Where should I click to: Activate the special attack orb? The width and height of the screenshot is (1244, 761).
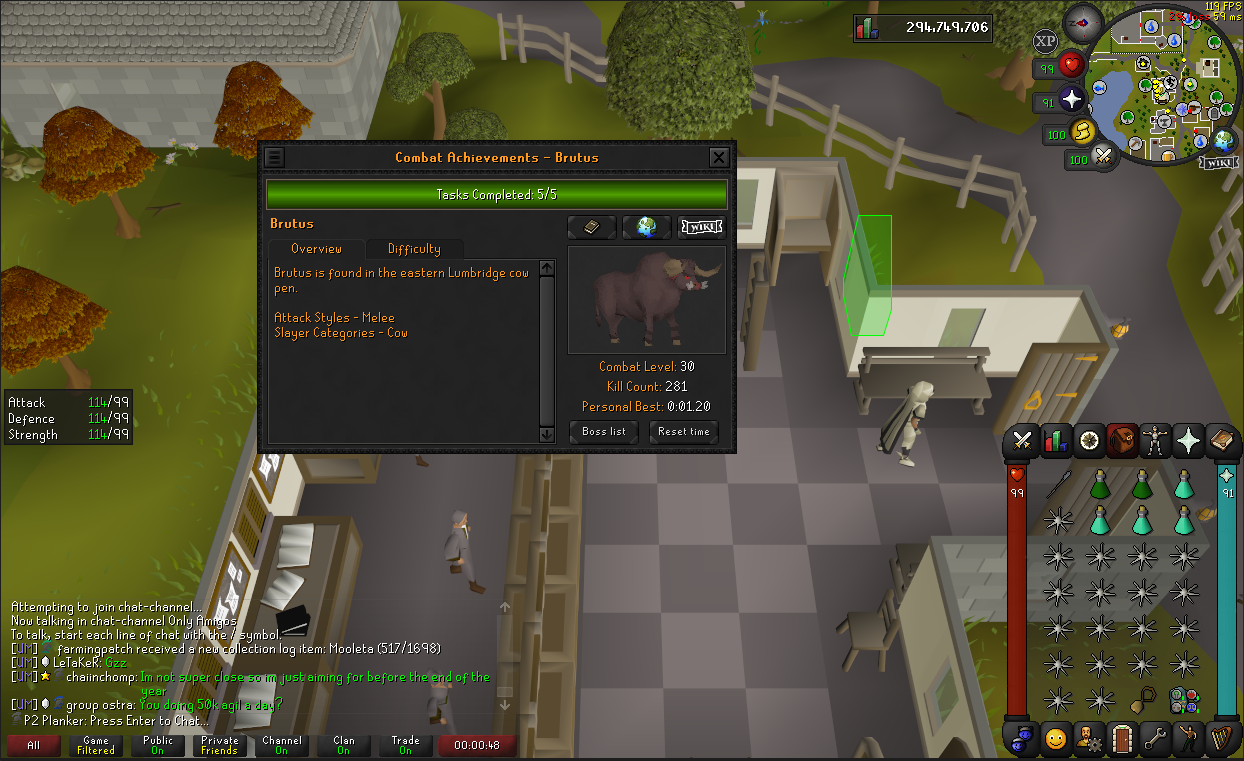point(1103,157)
